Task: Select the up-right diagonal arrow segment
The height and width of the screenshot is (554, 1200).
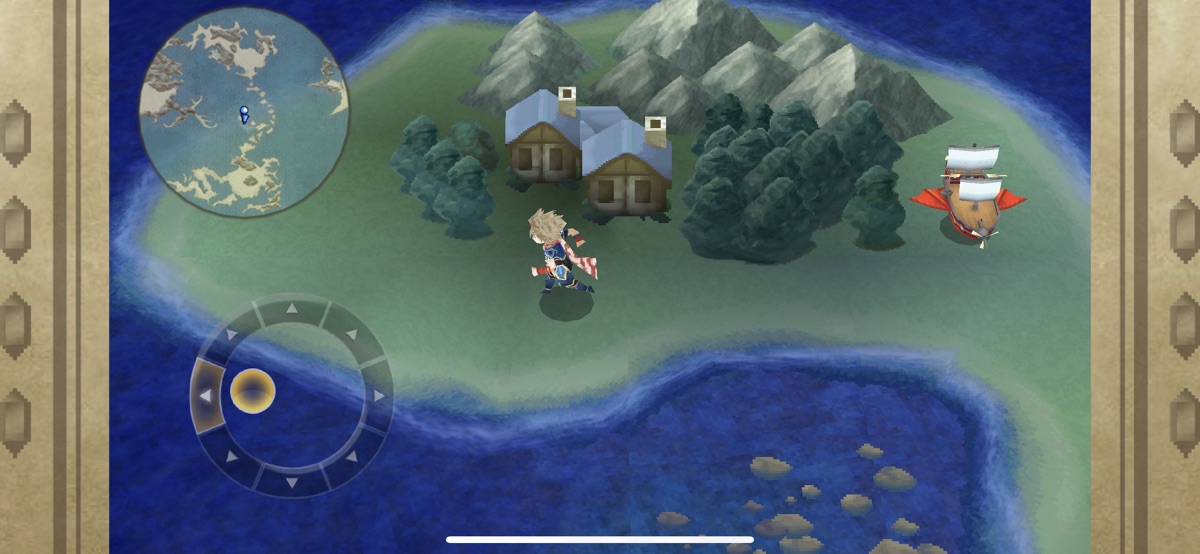Action: click(x=351, y=335)
